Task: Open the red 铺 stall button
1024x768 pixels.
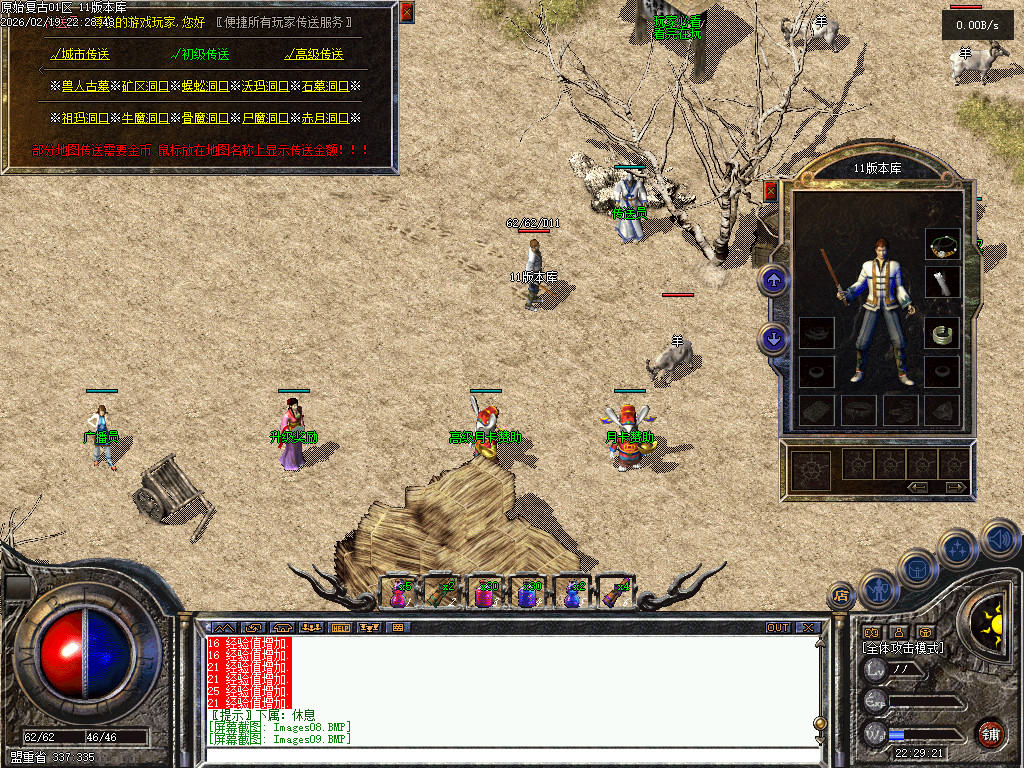Action: (x=990, y=733)
